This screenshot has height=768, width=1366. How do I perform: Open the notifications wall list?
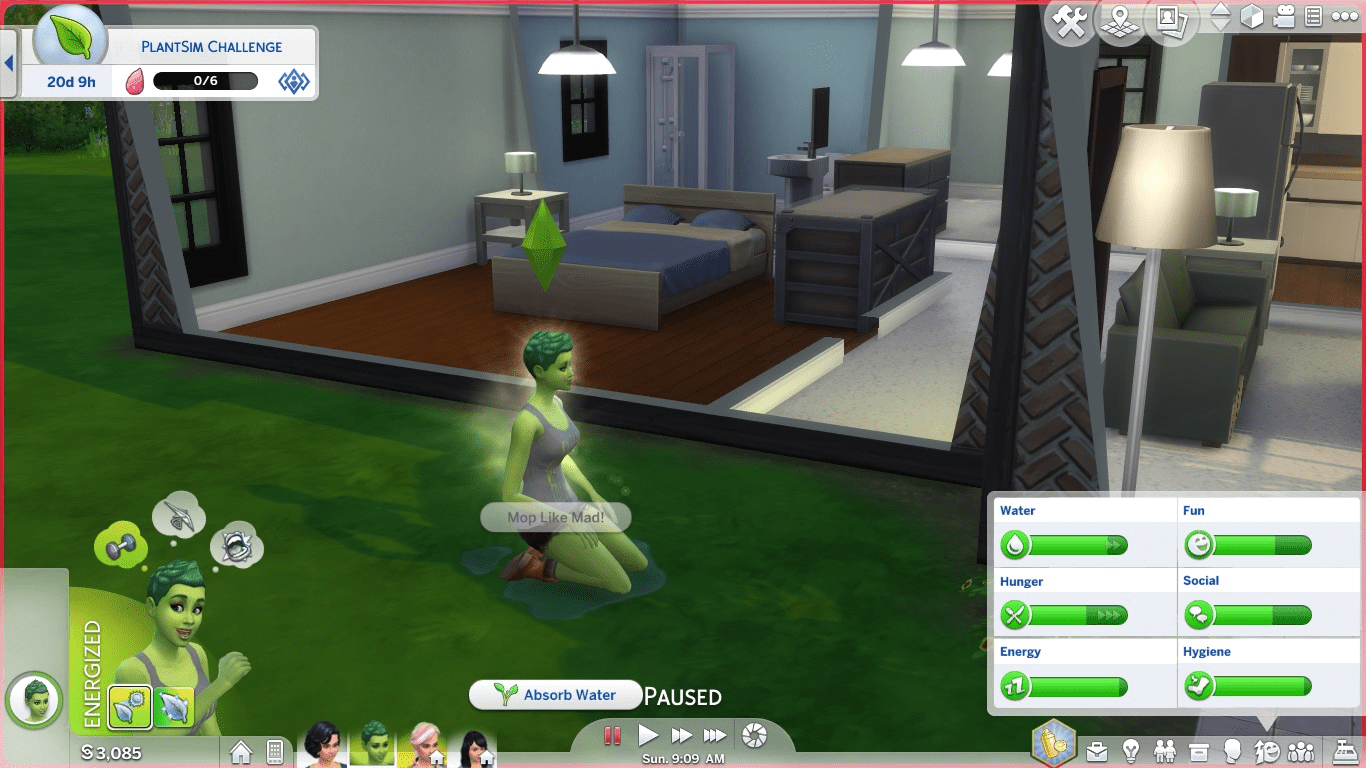pos(1314,17)
